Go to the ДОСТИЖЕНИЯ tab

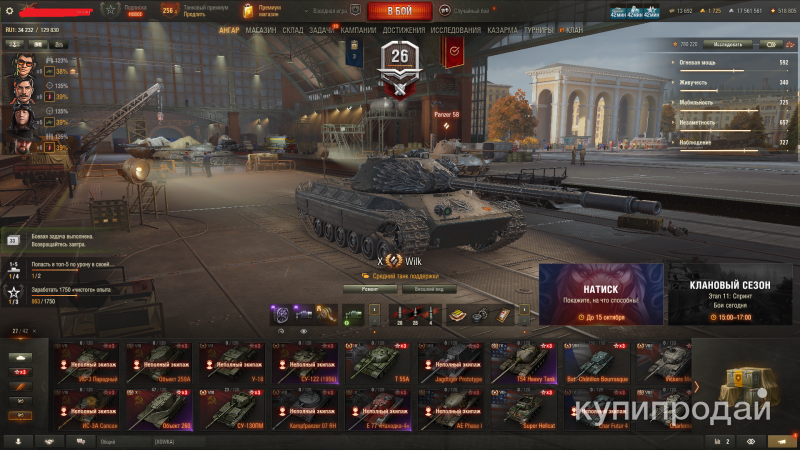(403, 30)
